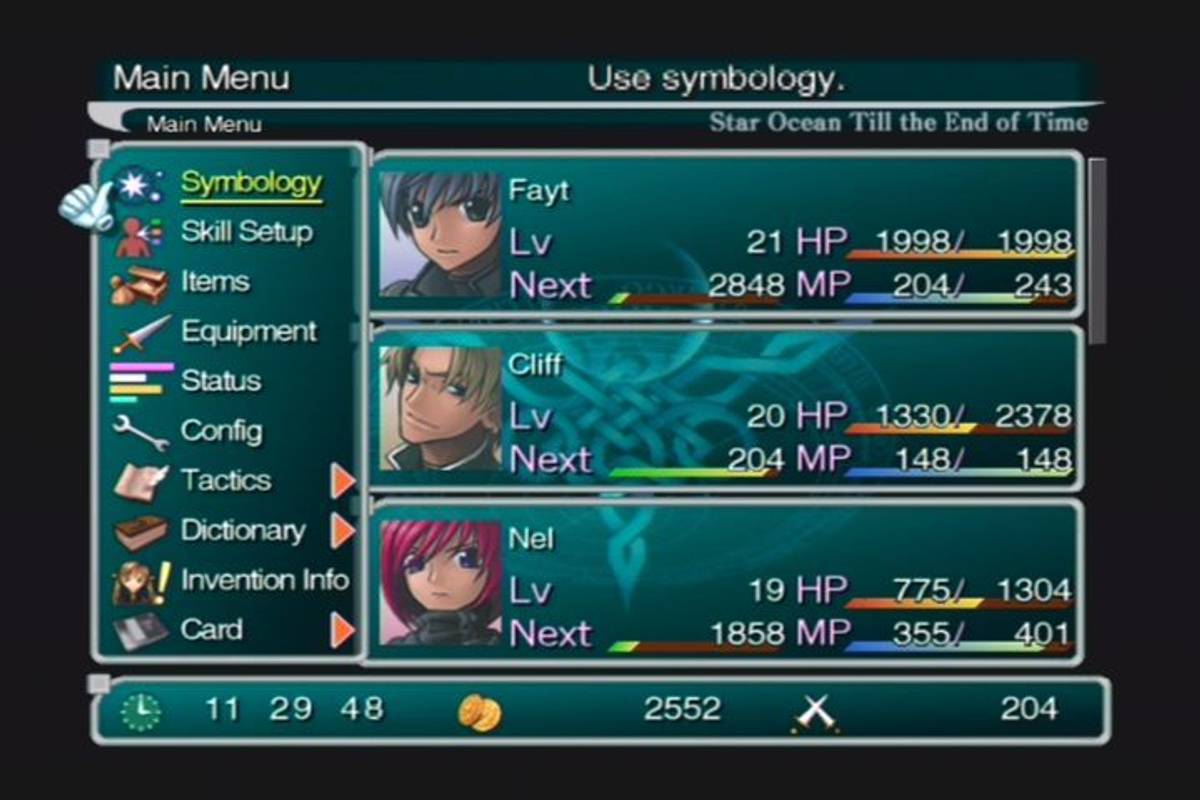The image size is (1200, 800).
Task: Go to the Equipment screen
Action: (248, 331)
